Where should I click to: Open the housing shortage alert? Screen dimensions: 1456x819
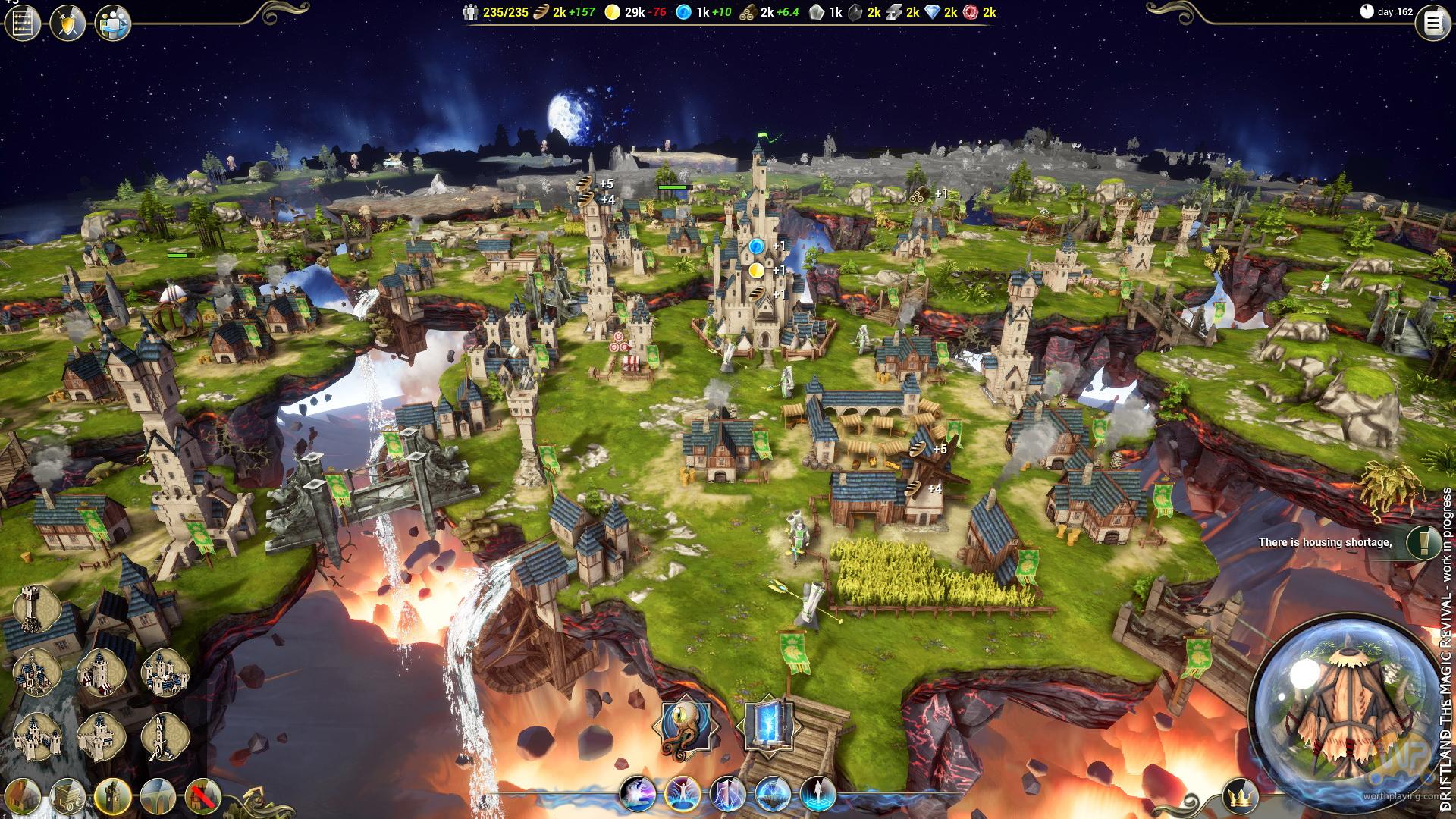(1423, 541)
